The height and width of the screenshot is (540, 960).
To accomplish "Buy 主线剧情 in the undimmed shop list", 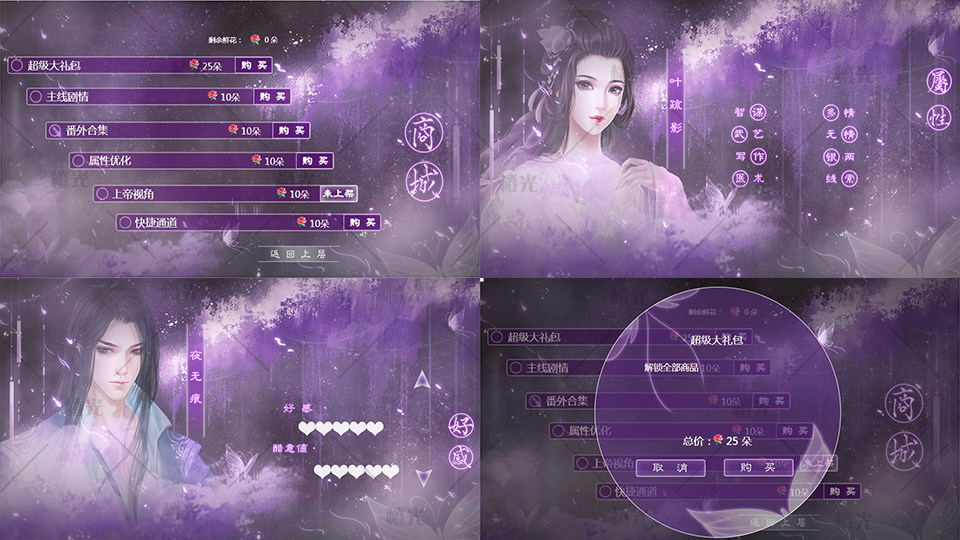I will click(271, 97).
